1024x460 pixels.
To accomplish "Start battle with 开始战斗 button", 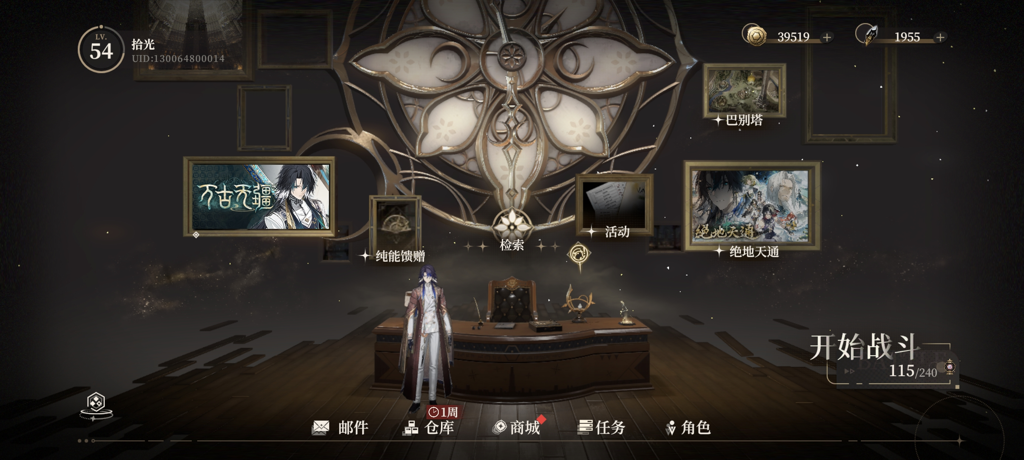I will point(865,349).
